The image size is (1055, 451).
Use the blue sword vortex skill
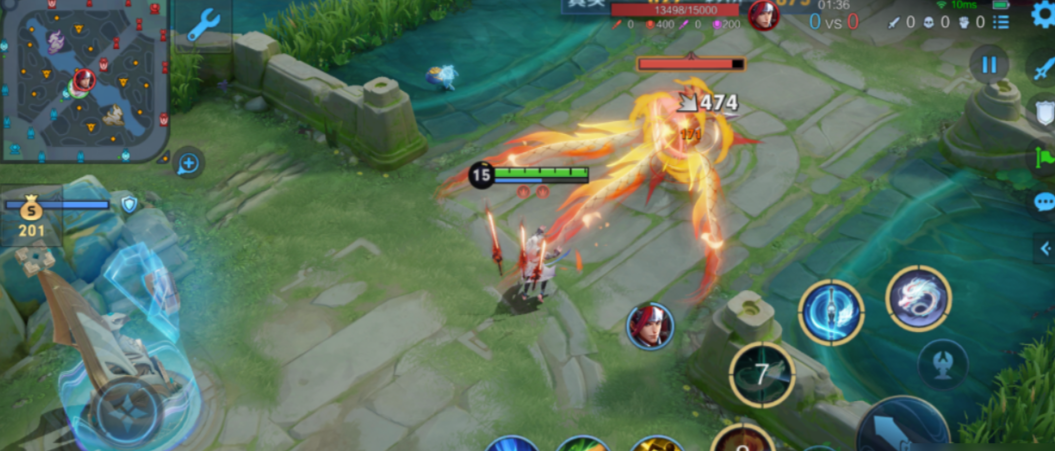coord(831,312)
